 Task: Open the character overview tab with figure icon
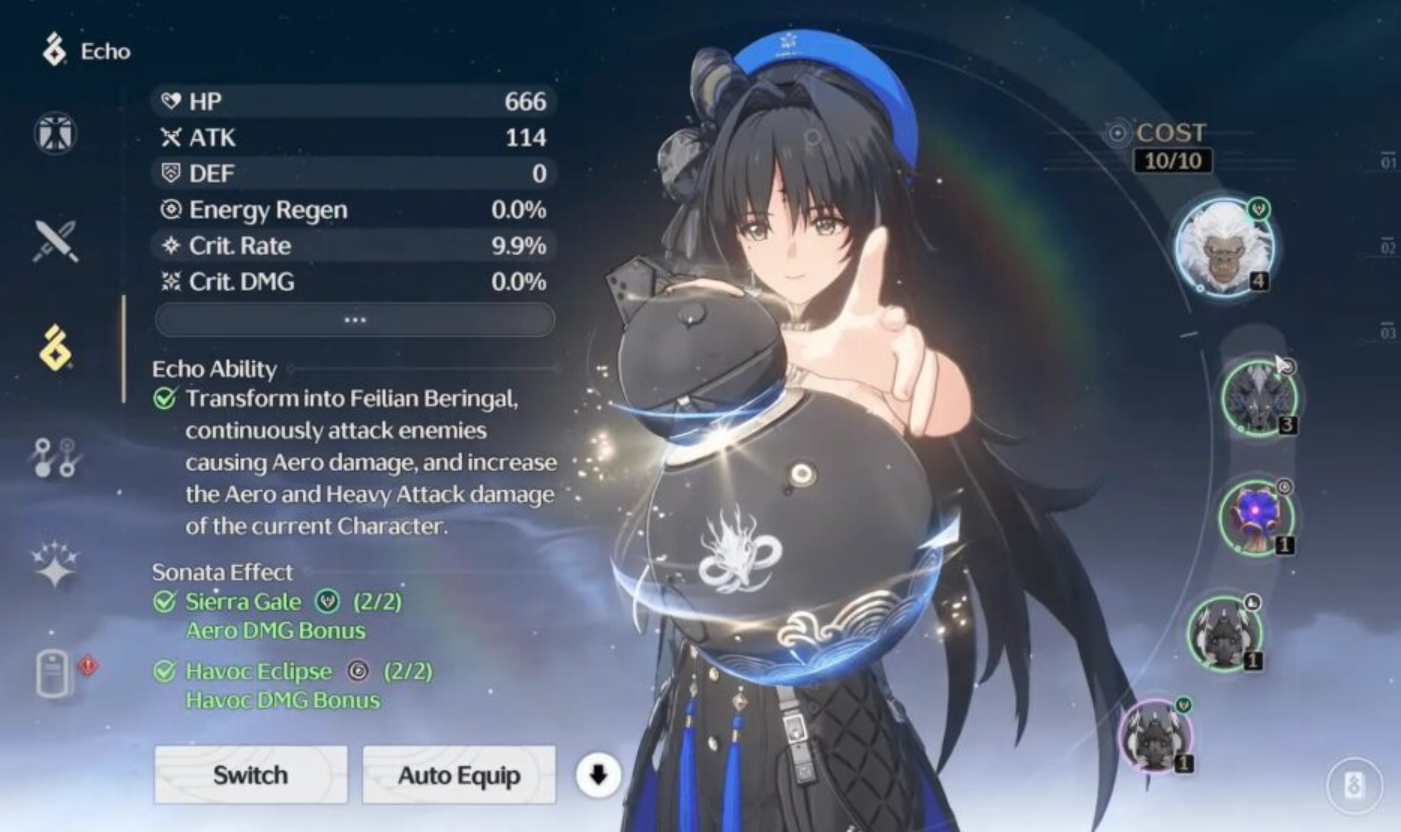55,134
